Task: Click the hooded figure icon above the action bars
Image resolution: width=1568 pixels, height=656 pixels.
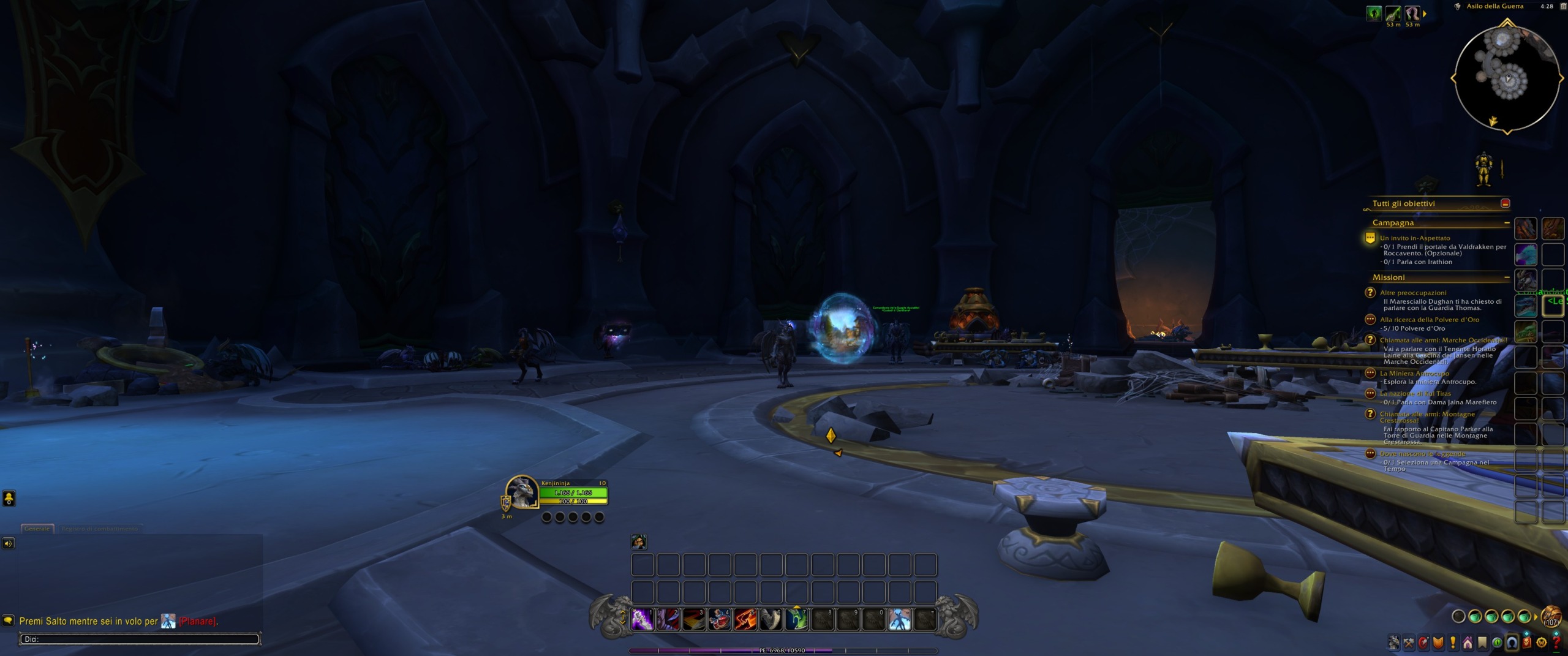Action: pyautogui.click(x=638, y=541)
